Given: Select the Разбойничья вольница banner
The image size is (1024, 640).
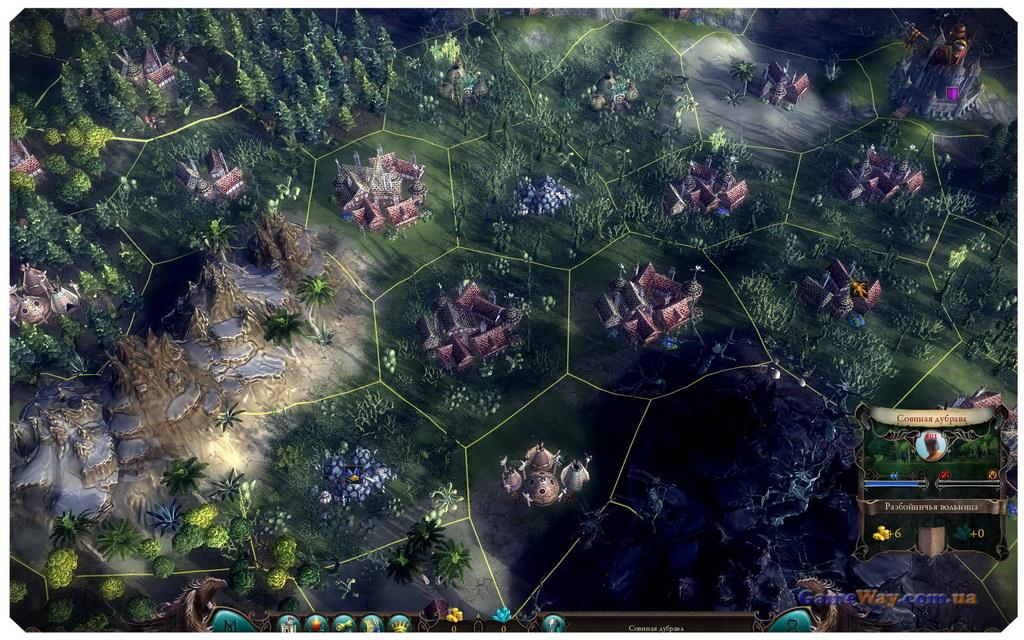Looking at the screenshot, I should [931, 507].
